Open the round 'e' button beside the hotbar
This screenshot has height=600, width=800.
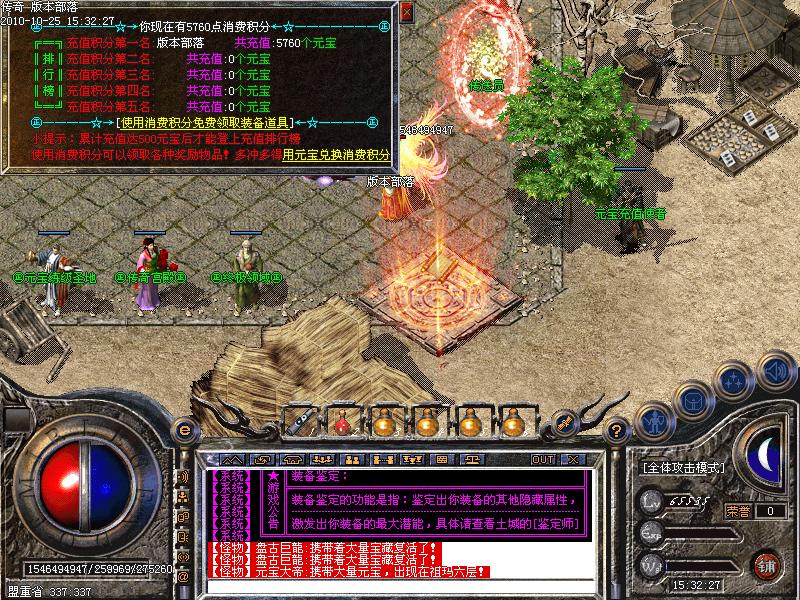pos(183,428)
